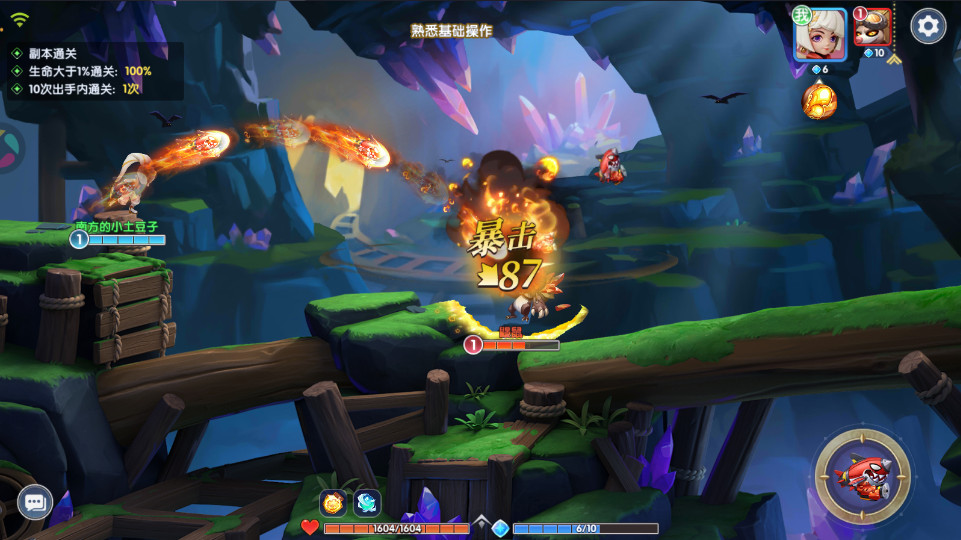Open the stage objectives tracker panel
This screenshot has height=540, width=961.
point(91,71)
